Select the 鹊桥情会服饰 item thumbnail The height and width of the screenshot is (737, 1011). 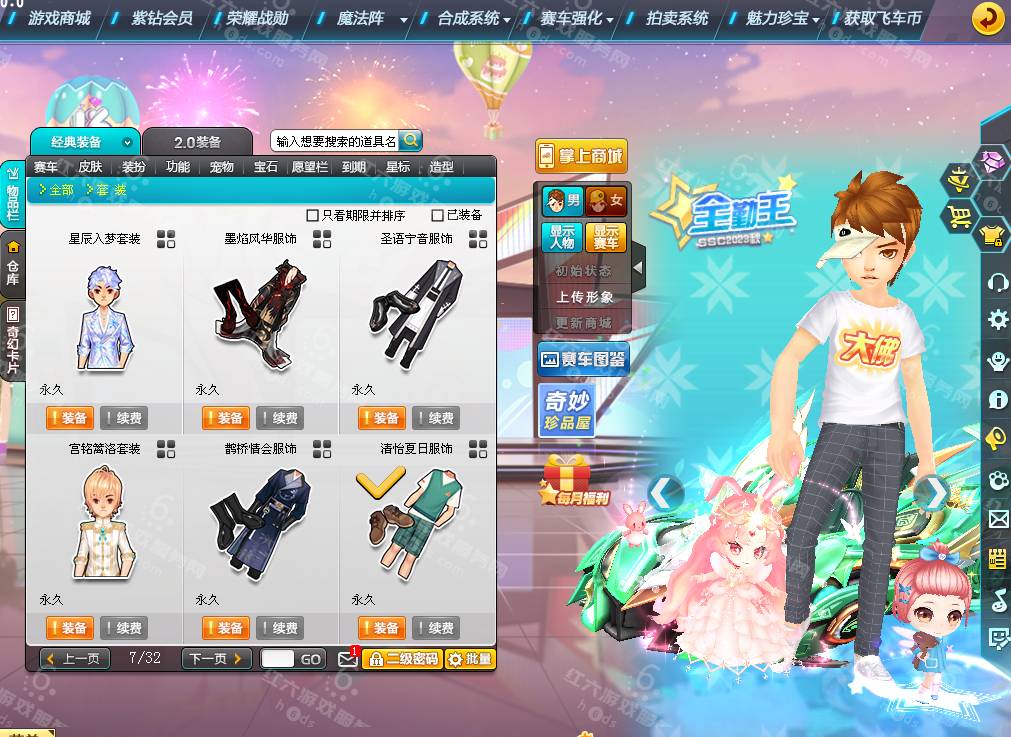260,520
